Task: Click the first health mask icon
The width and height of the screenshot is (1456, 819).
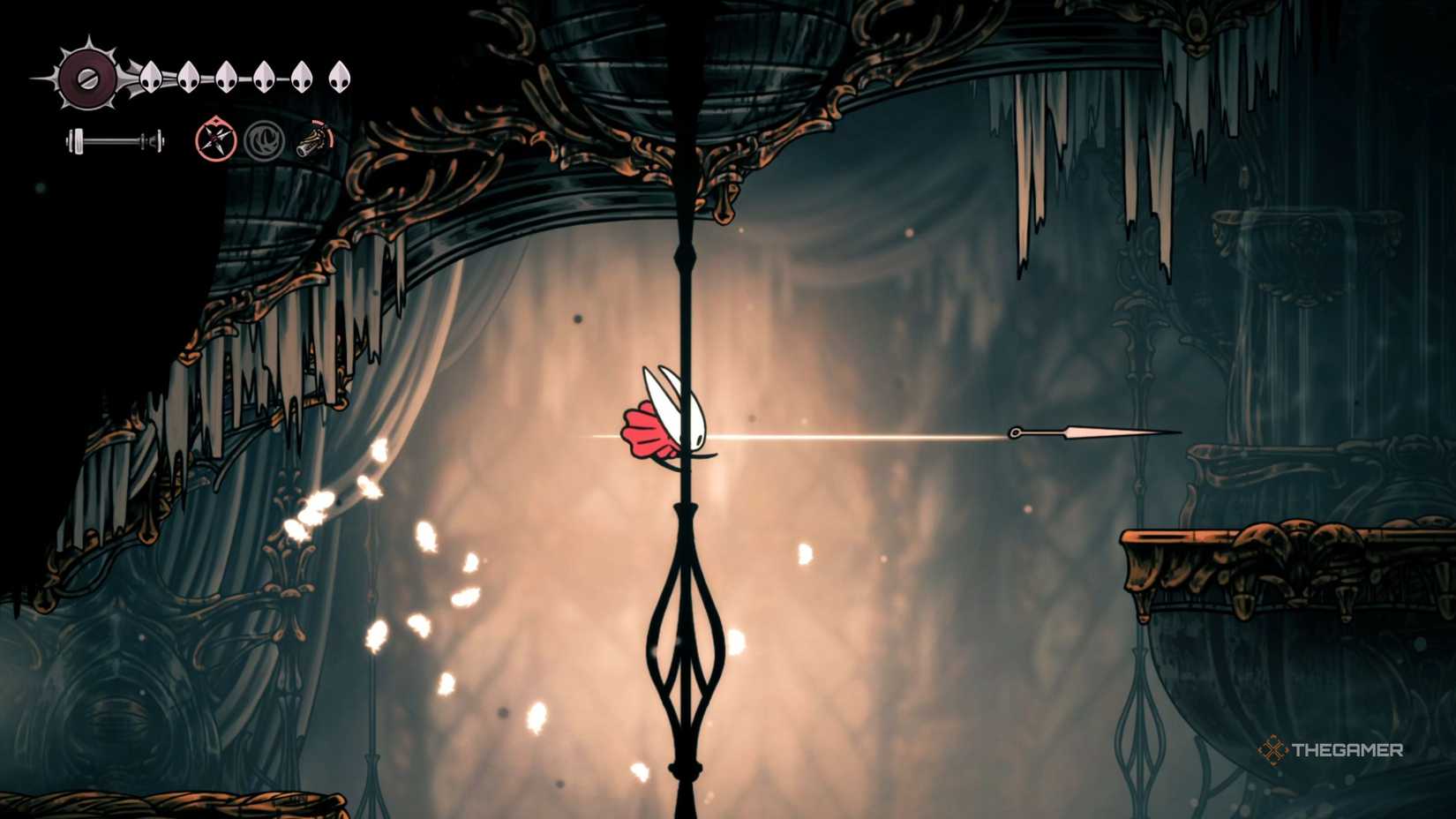Action: coord(152,78)
